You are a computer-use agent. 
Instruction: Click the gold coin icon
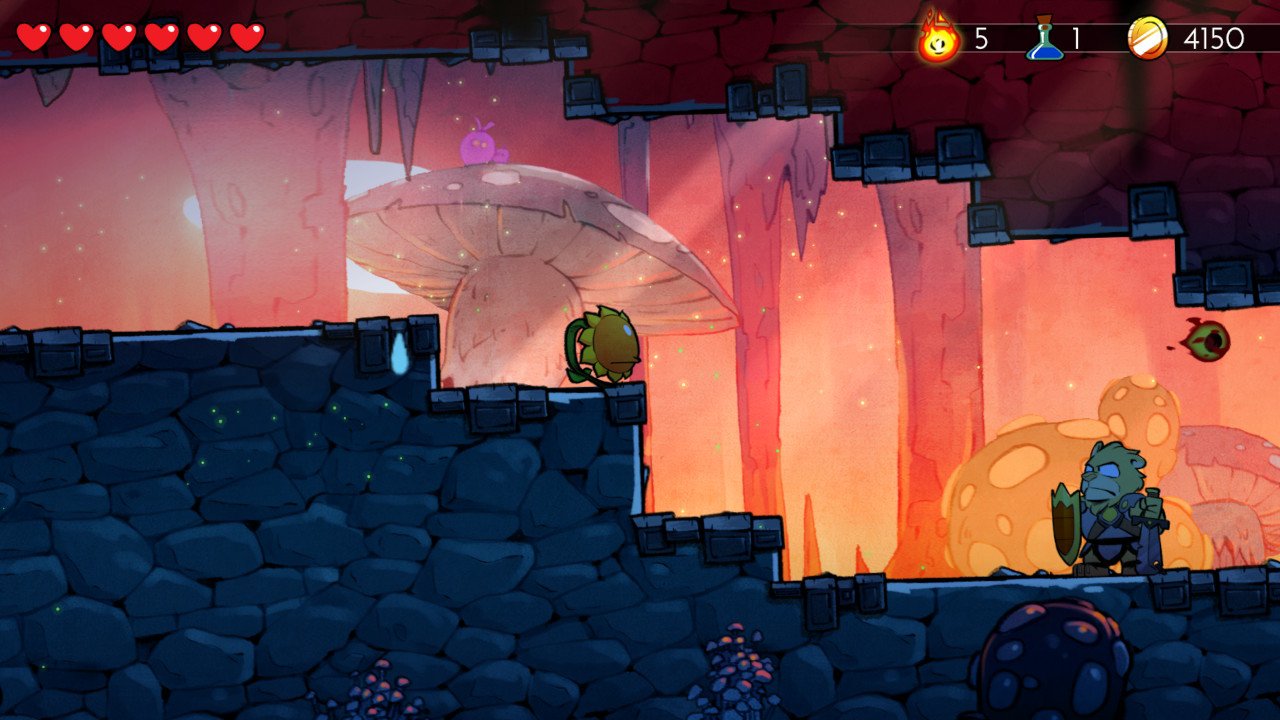click(x=1147, y=39)
